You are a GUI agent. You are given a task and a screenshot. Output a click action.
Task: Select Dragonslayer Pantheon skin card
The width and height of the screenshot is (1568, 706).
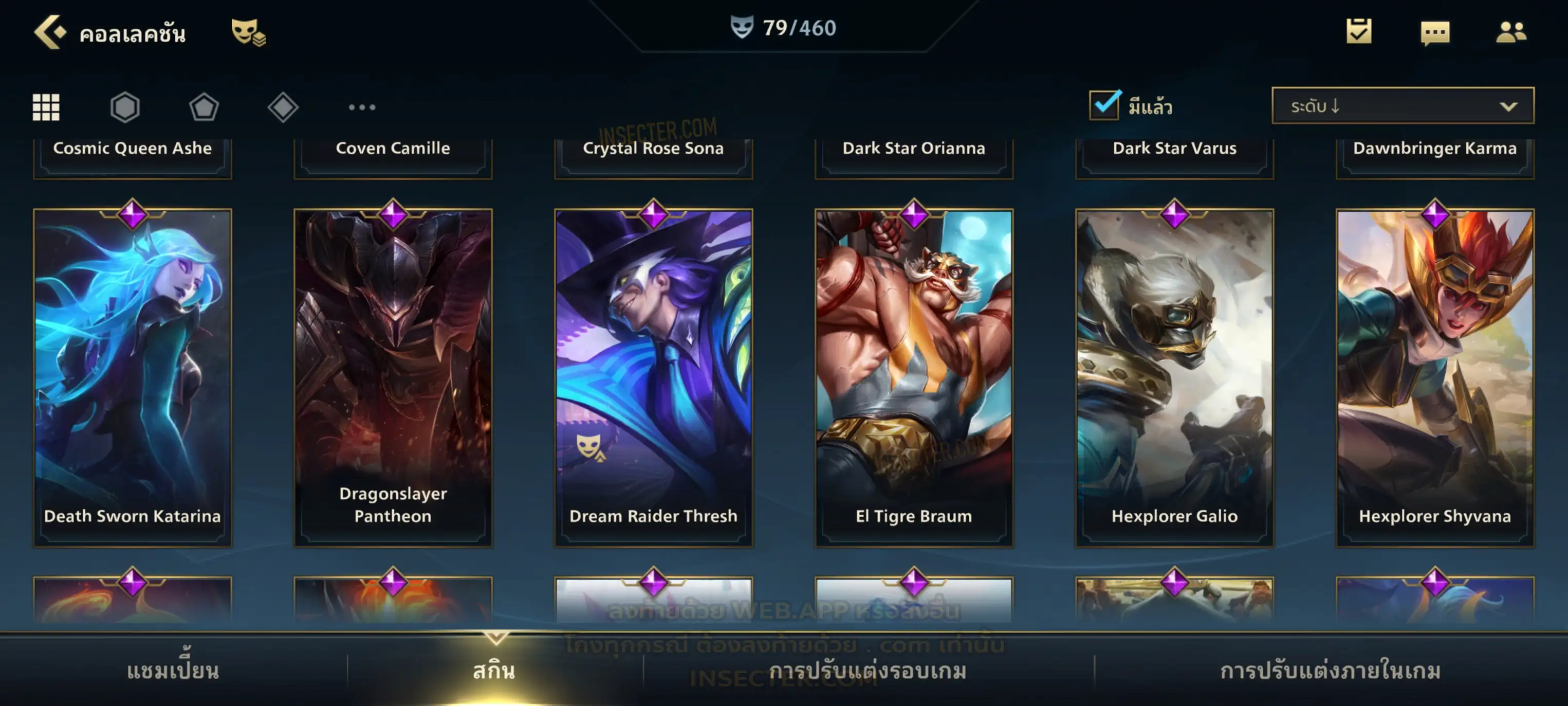tap(393, 377)
